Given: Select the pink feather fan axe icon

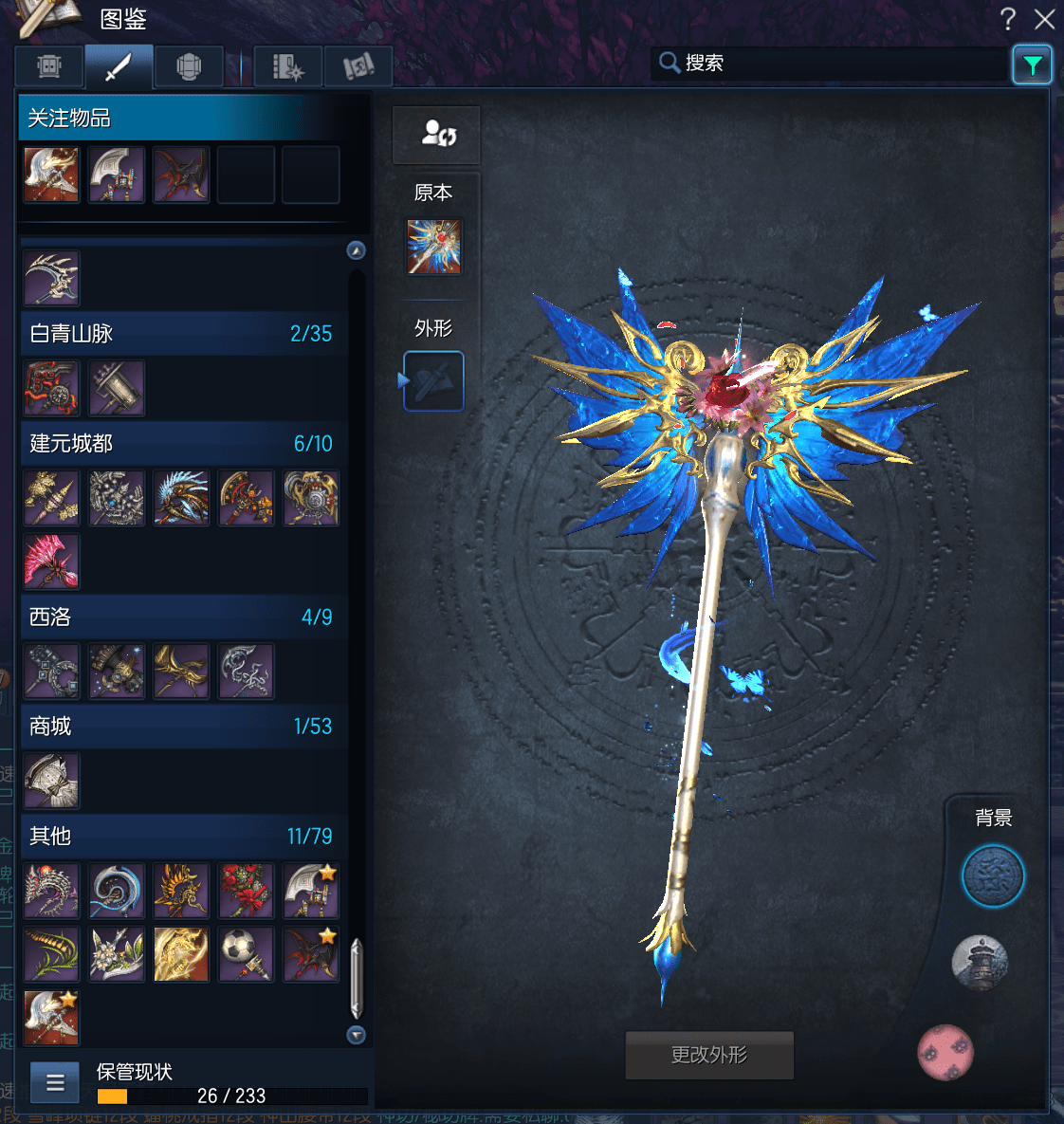Looking at the screenshot, I should coord(51,561).
